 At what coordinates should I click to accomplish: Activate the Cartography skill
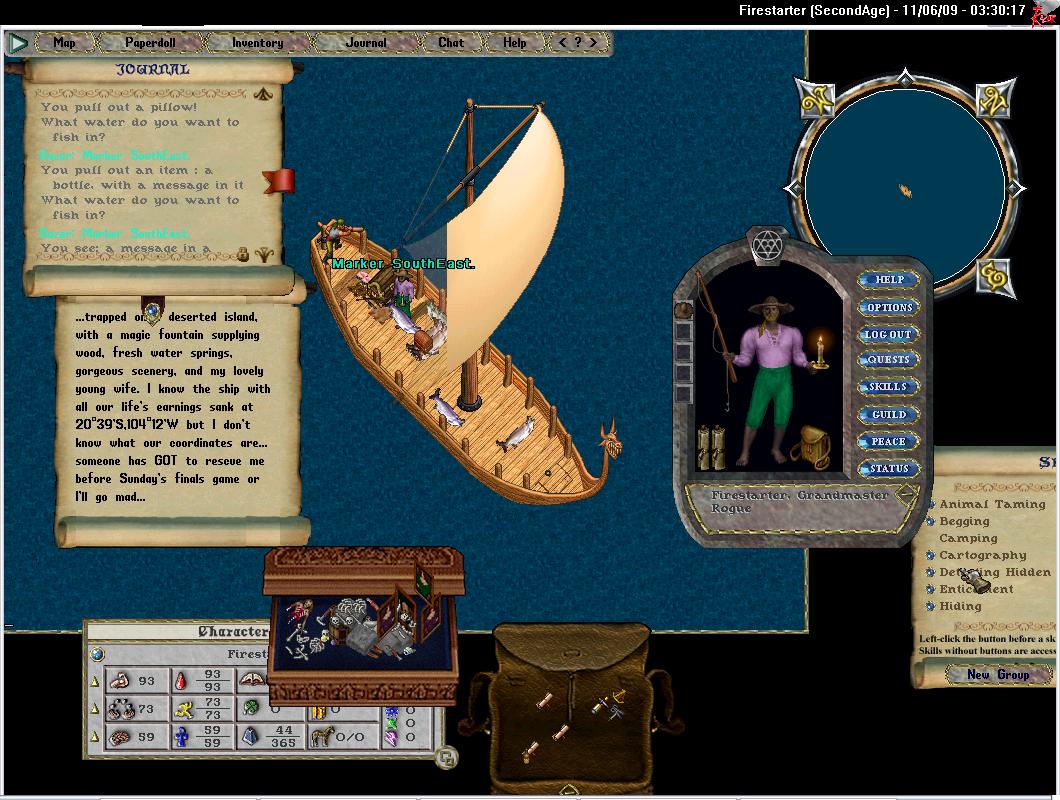click(932, 556)
